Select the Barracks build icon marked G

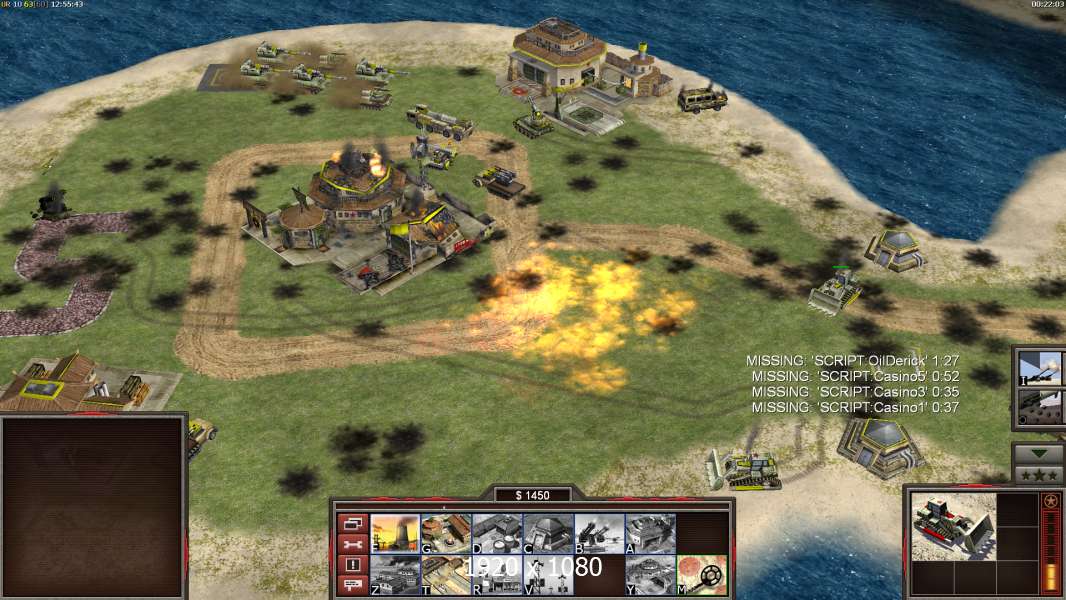tap(446, 534)
